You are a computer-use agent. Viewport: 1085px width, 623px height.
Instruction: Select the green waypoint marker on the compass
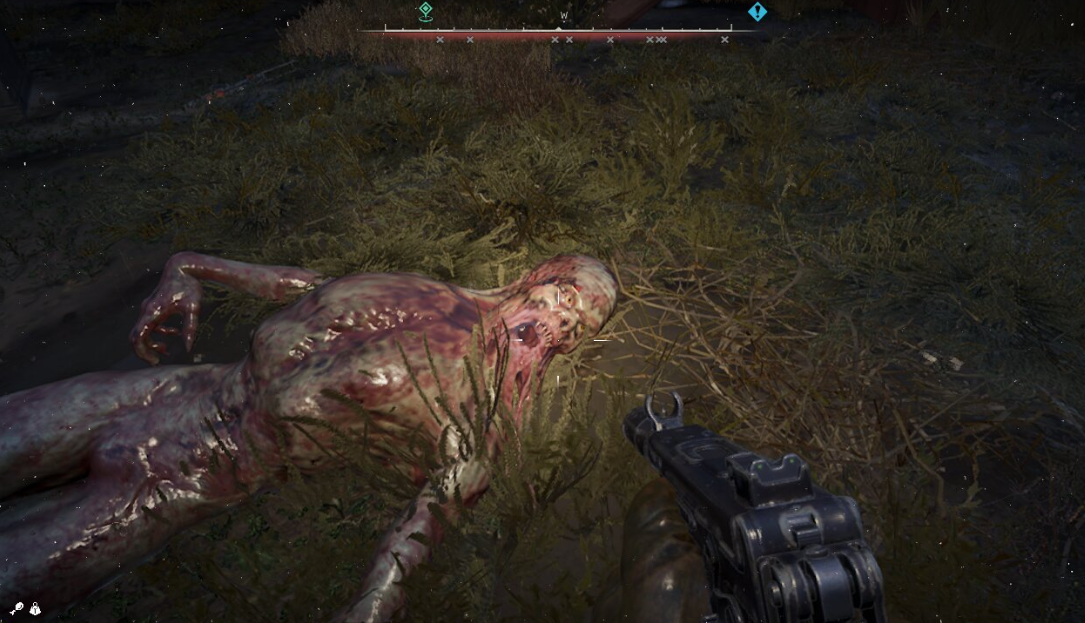point(425,11)
